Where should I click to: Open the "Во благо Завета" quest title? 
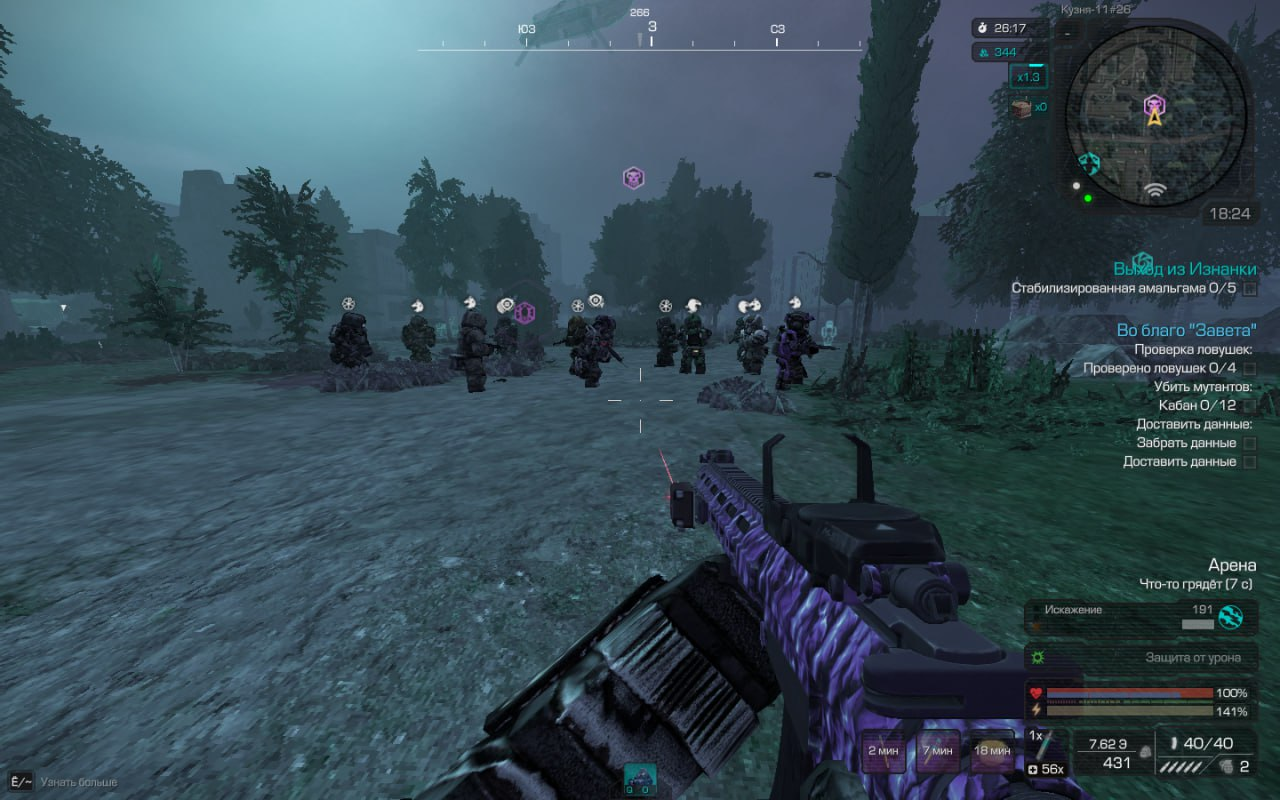click(x=1186, y=330)
